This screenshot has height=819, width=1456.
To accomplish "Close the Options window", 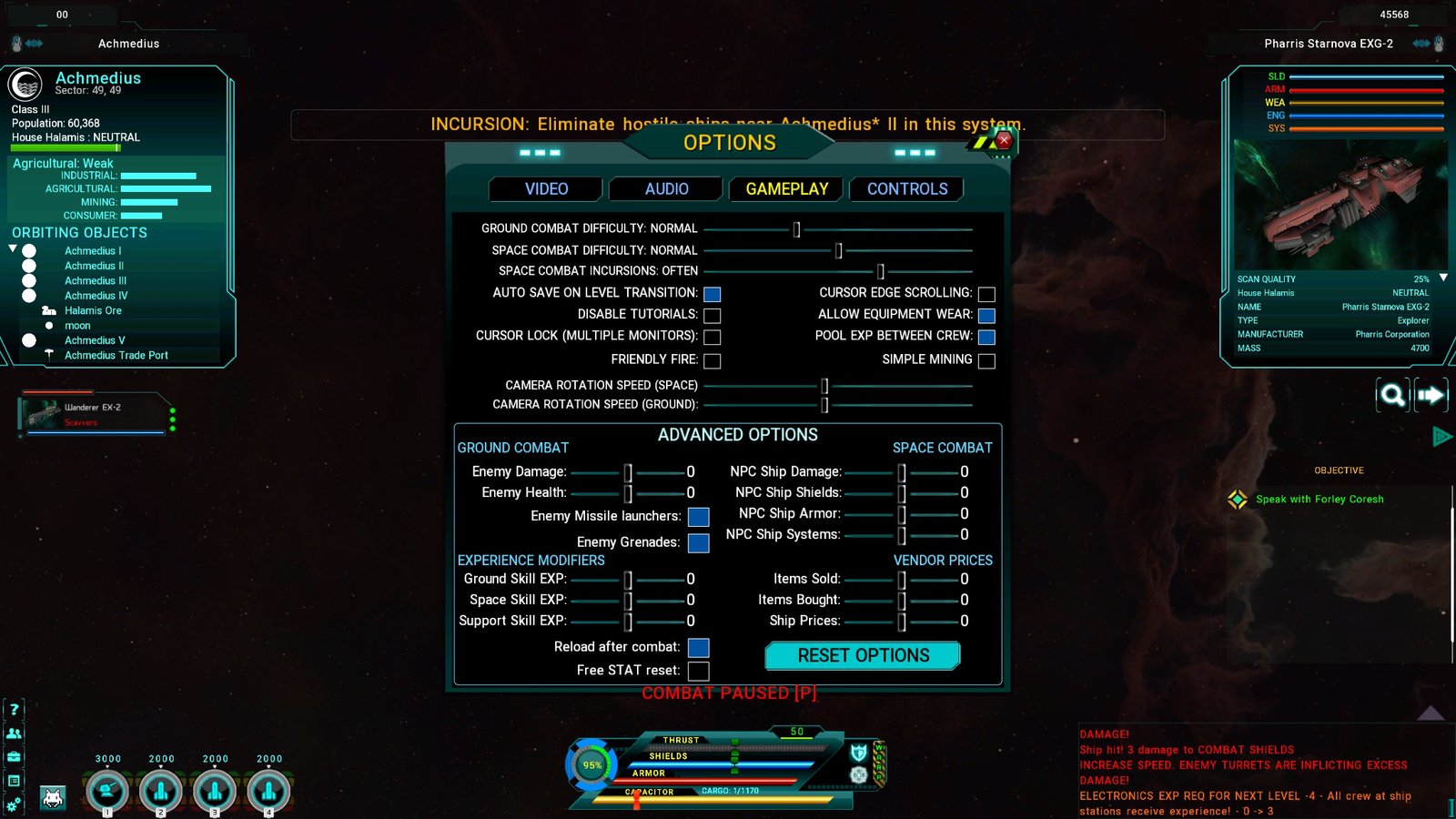I will (1004, 140).
